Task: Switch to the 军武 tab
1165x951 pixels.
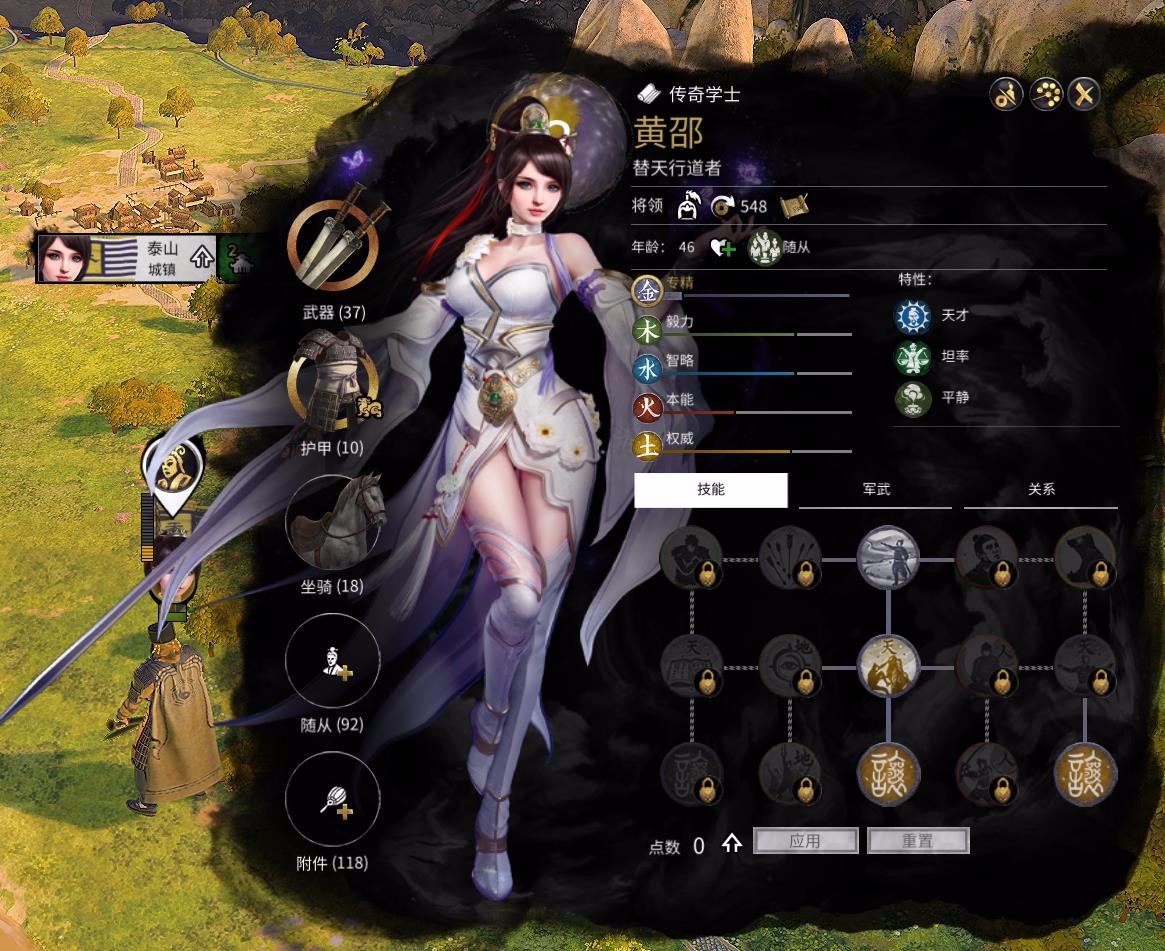Action: coord(876,490)
